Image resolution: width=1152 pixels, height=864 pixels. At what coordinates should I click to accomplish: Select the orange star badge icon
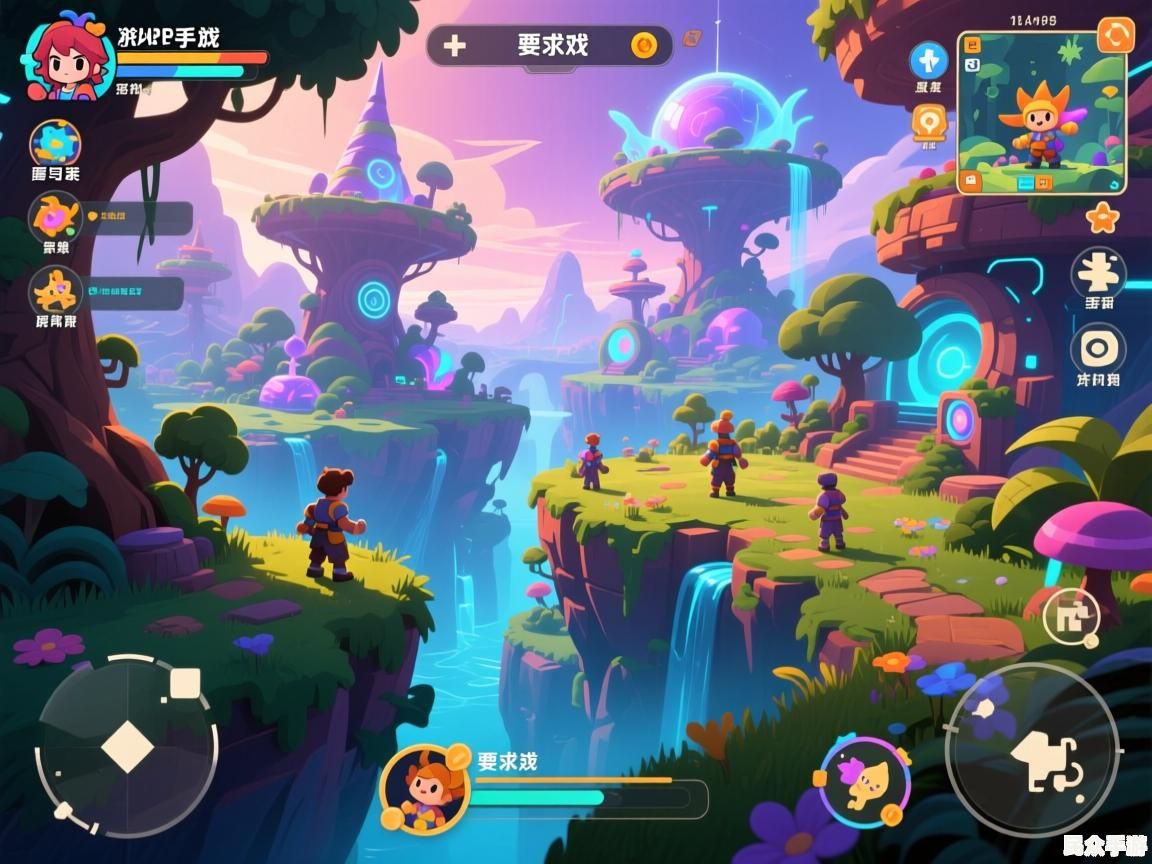(x=1102, y=217)
